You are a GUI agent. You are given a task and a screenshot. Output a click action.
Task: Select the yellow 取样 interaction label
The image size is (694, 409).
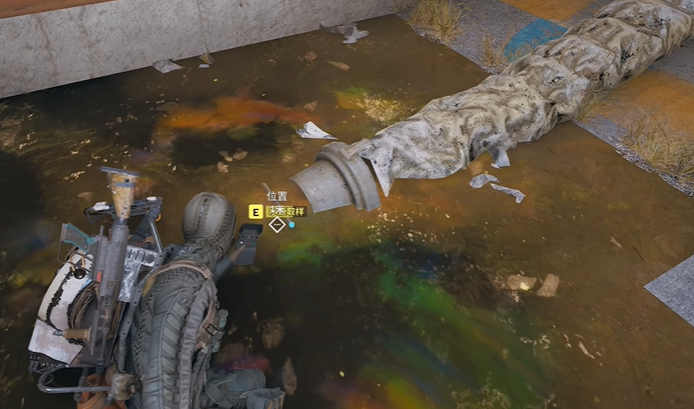click(286, 211)
